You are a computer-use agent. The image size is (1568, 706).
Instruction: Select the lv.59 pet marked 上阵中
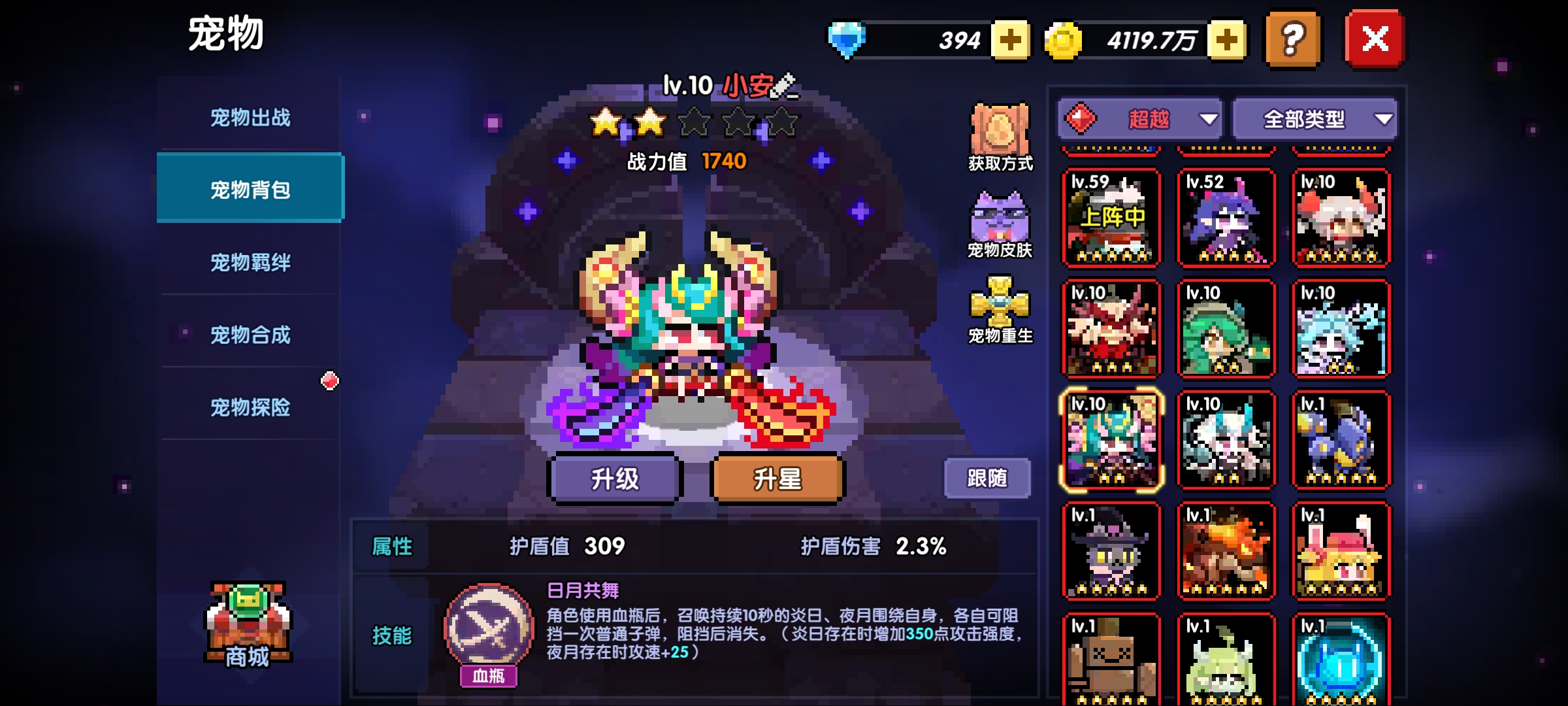pyautogui.click(x=1111, y=216)
